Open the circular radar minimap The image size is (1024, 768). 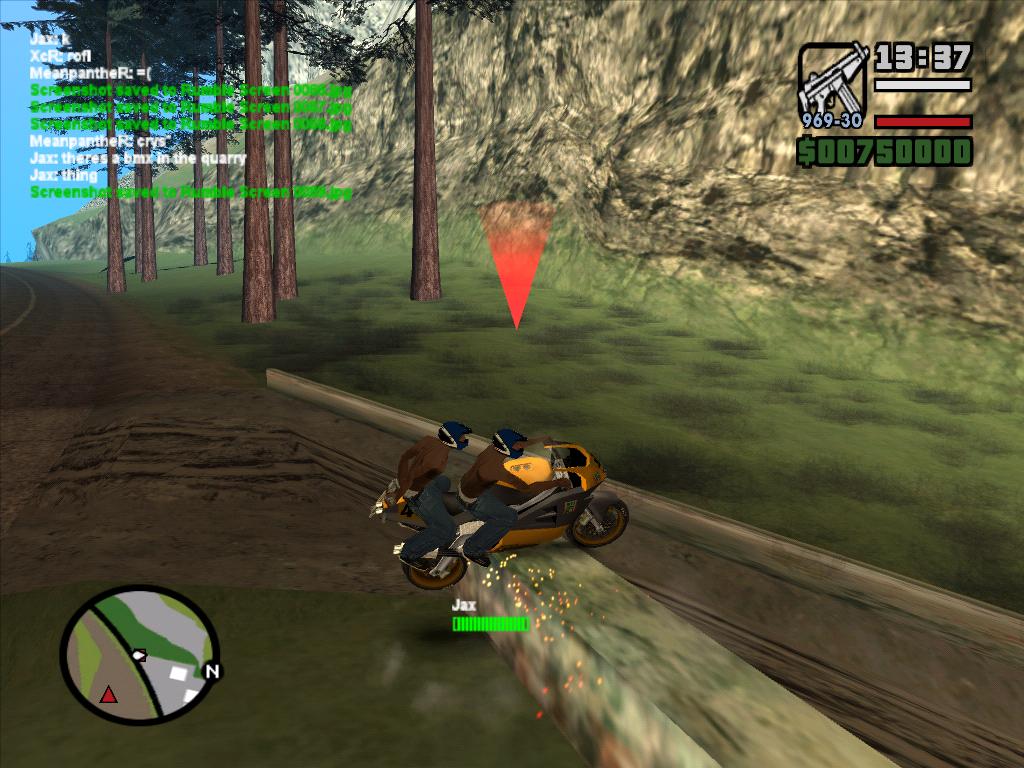tap(139, 655)
